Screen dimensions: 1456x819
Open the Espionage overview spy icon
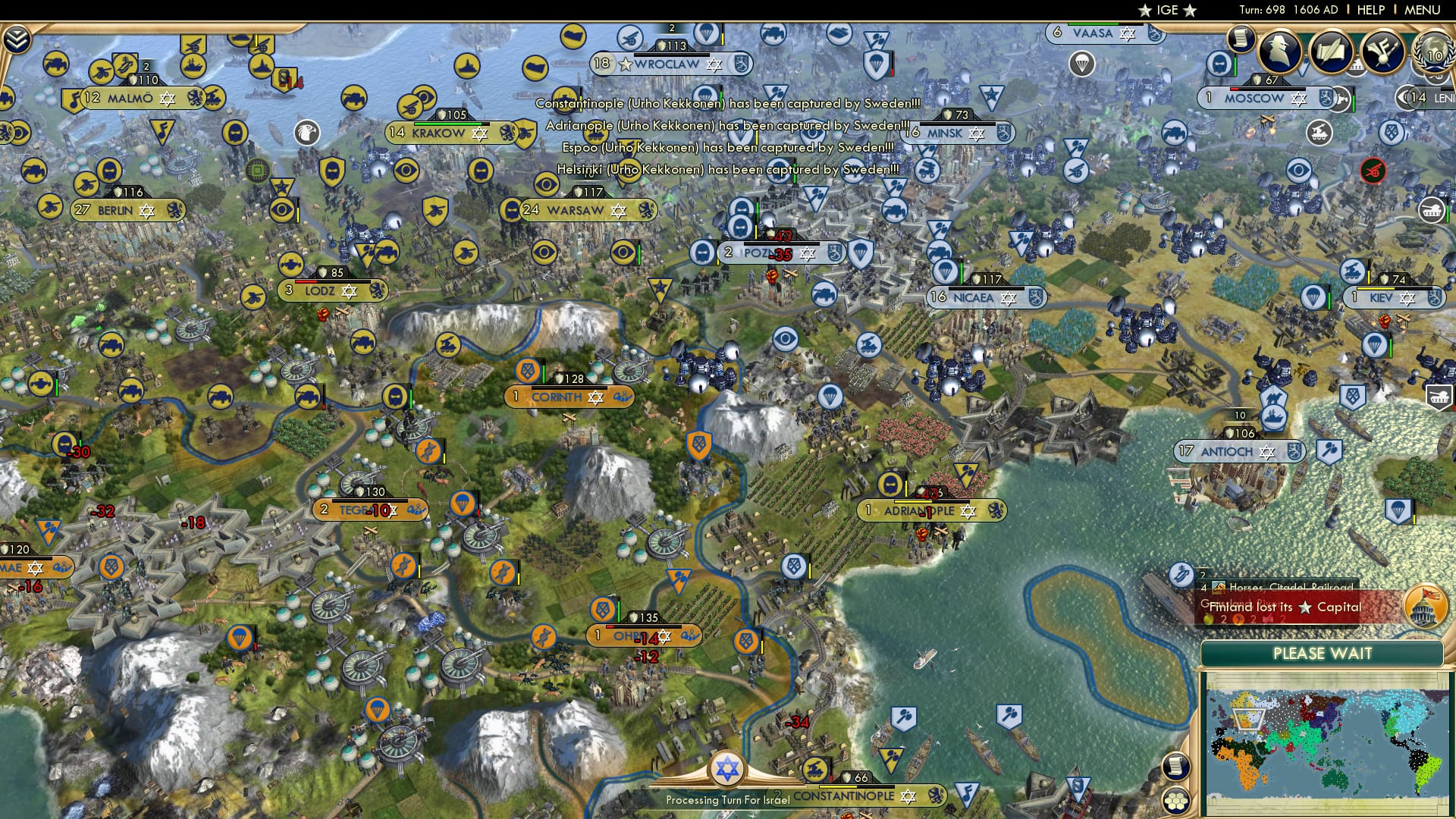[1279, 52]
